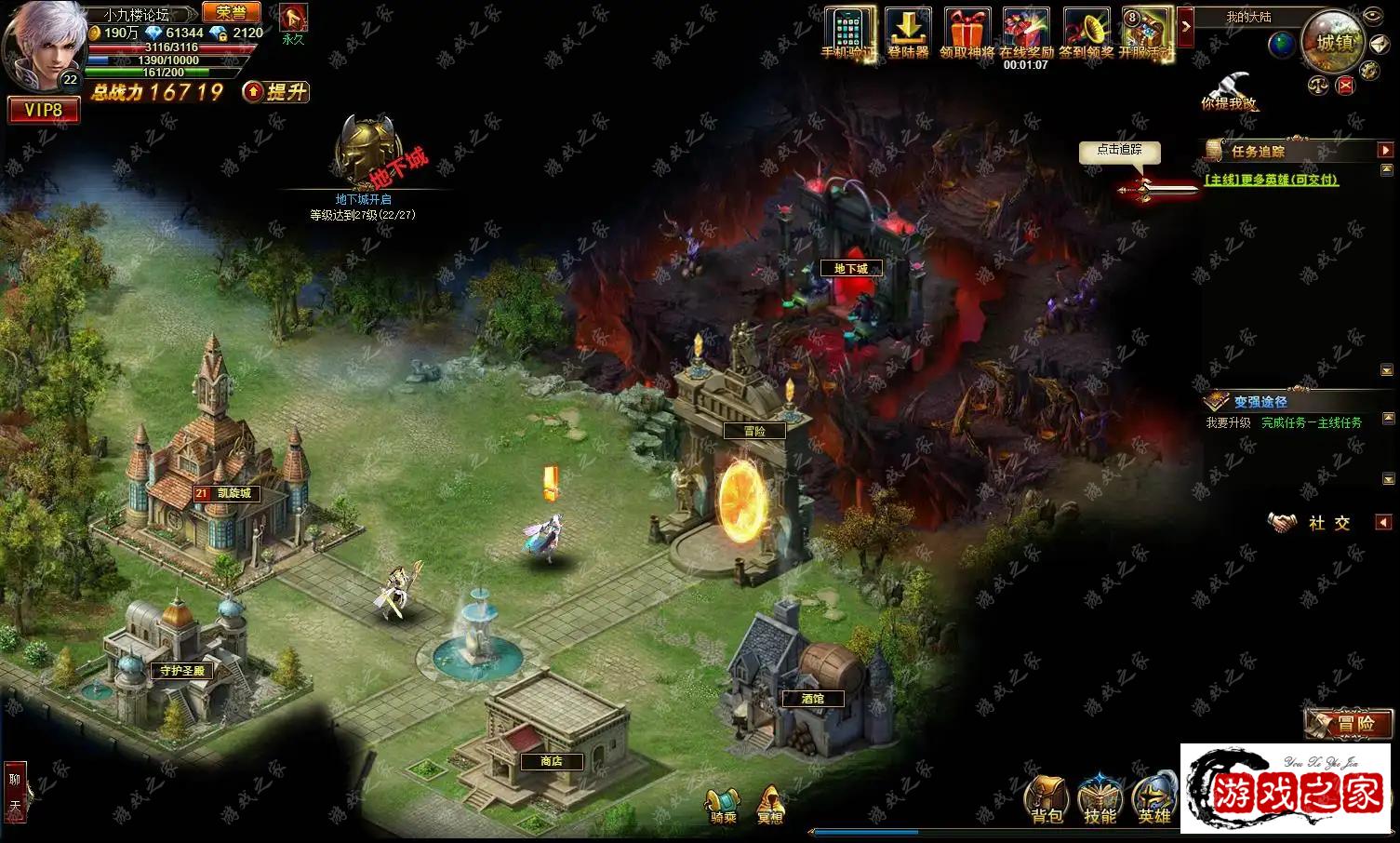
Task: Click the 冒险 adventure button at bottom right
Action: click(1348, 723)
